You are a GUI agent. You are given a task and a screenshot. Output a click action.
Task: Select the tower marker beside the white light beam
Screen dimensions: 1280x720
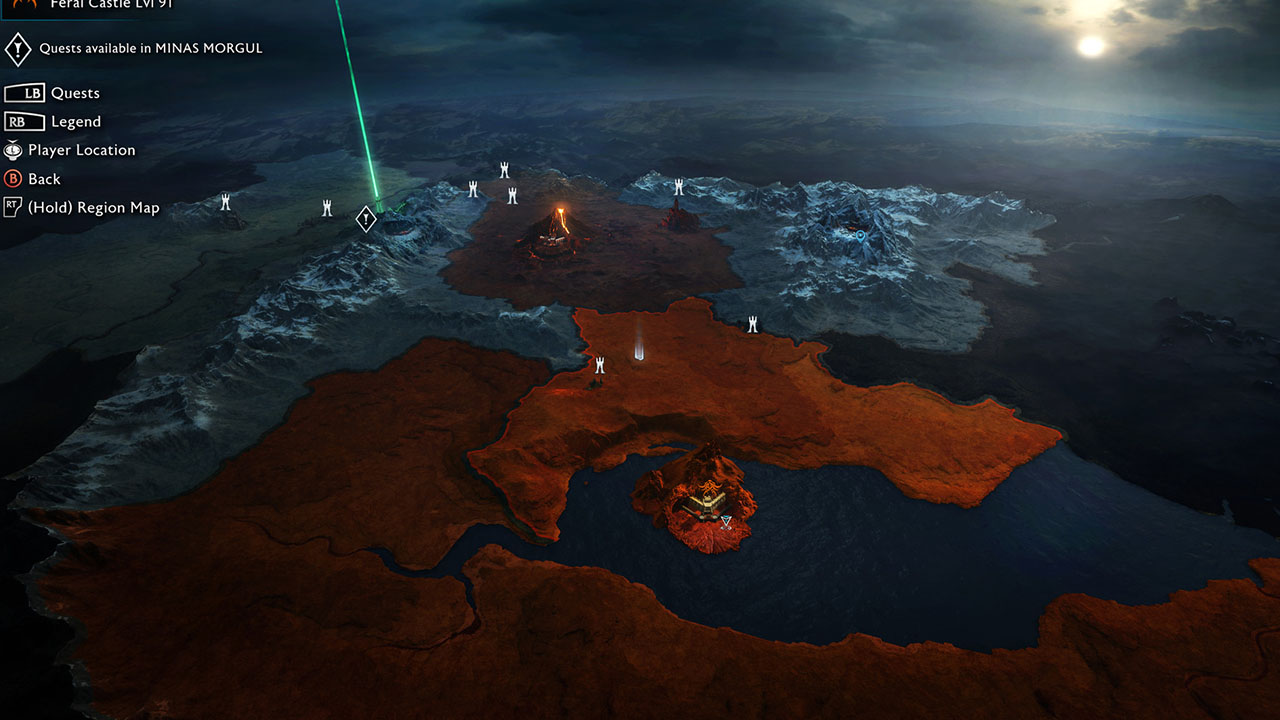[600, 365]
